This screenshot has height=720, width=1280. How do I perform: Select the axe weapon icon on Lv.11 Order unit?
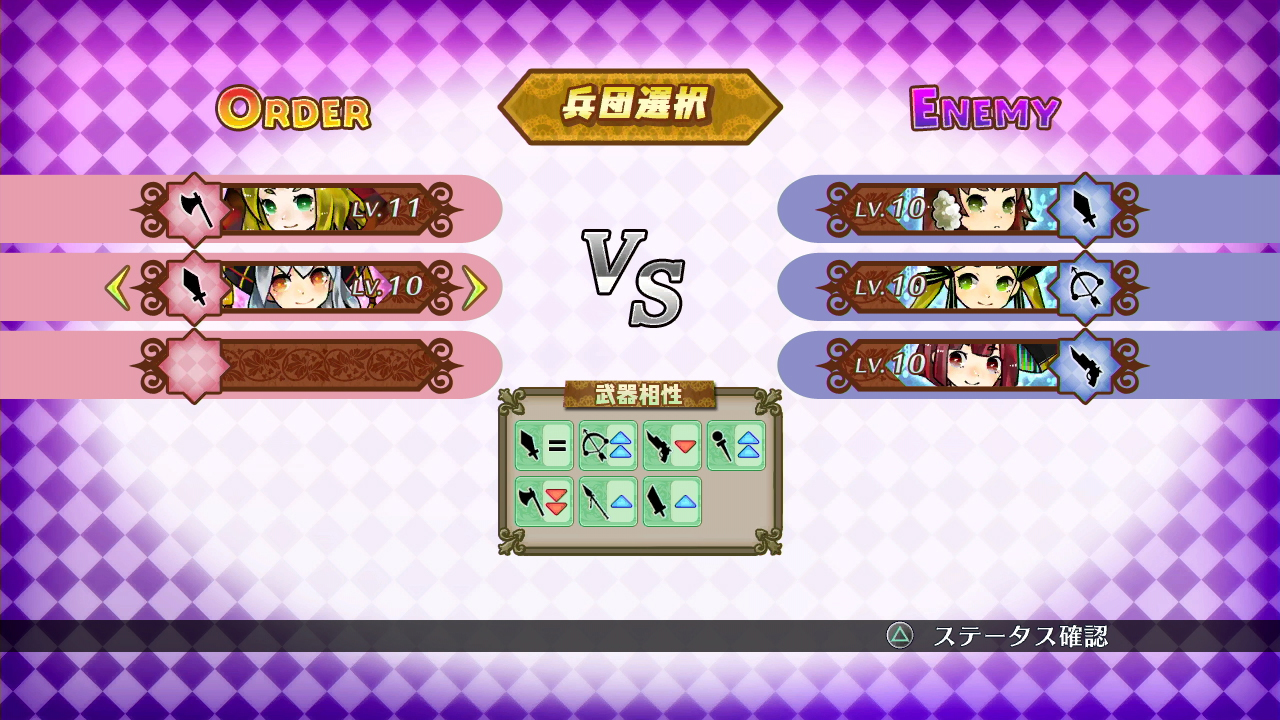point(193,207)
